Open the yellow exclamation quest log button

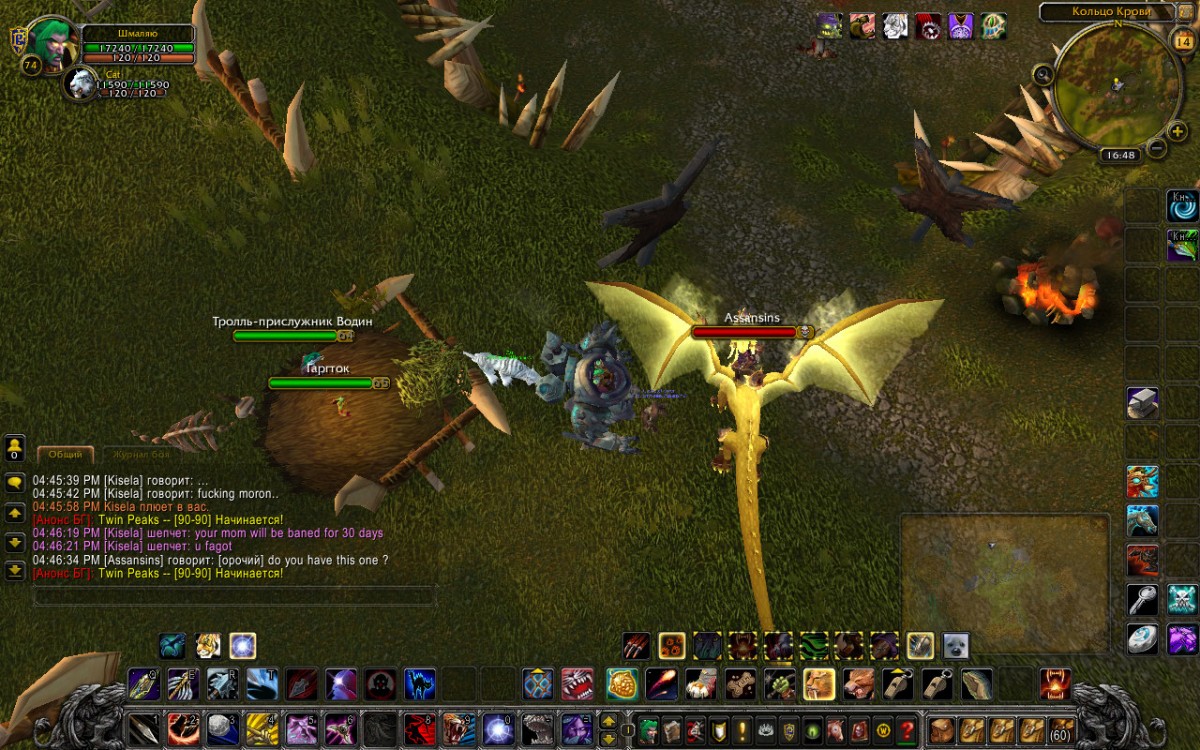pos(740,730)
